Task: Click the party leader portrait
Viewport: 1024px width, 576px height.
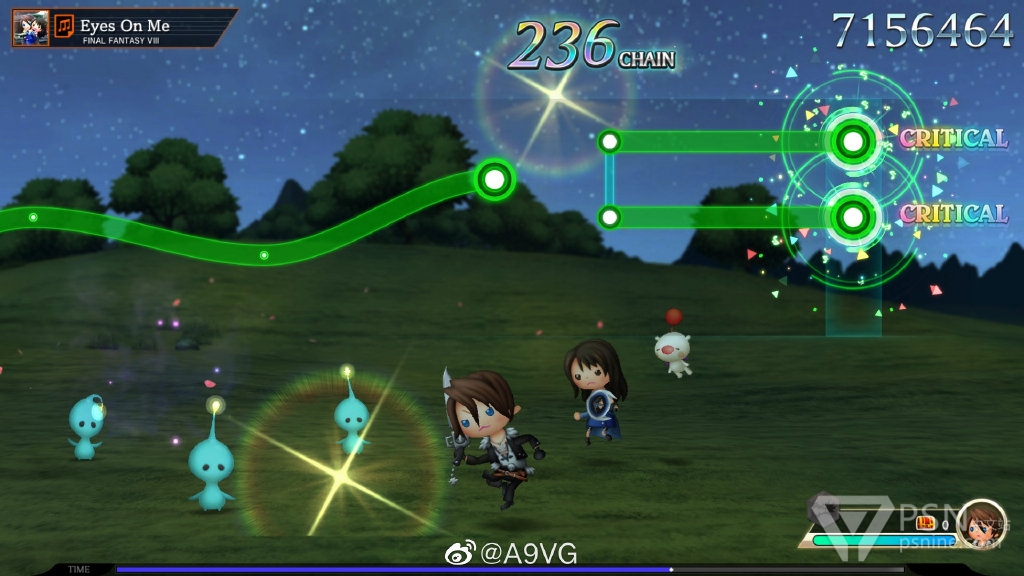Action: pos(980,524)
